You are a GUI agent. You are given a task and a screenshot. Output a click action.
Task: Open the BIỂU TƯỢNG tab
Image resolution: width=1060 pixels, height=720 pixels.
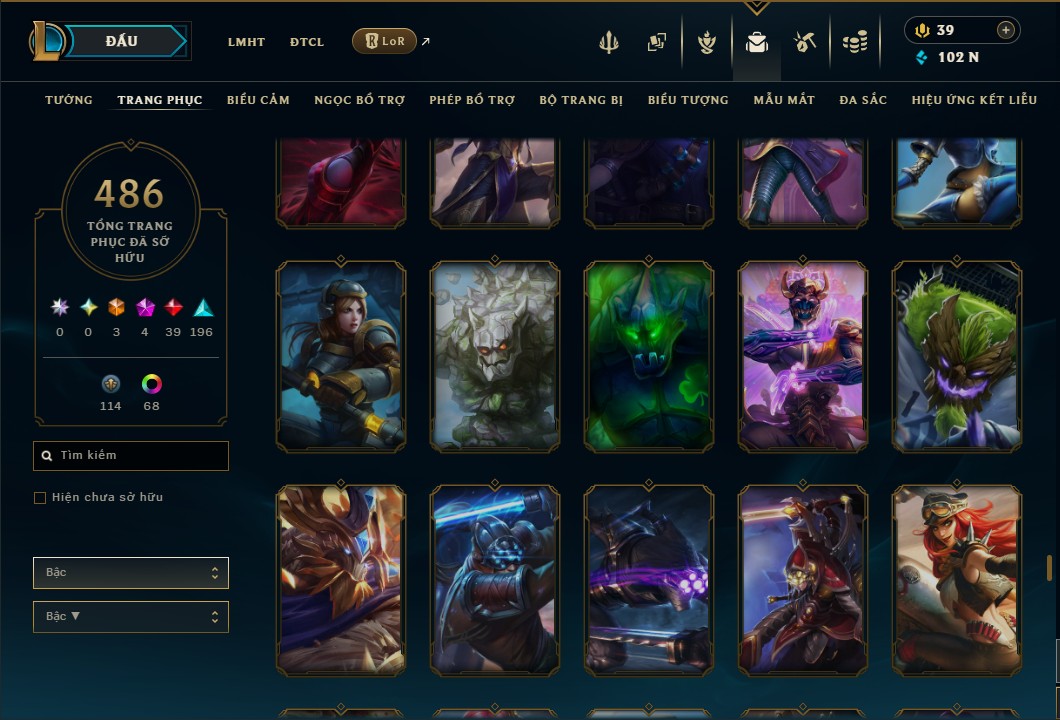(688, 100)
